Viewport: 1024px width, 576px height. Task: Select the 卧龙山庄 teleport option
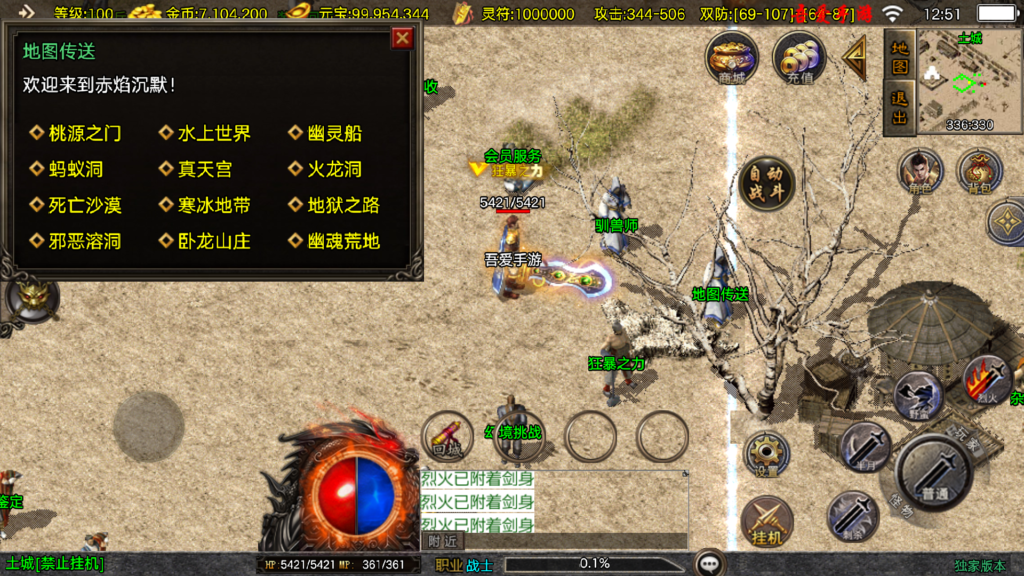click(x=213, y=241)
